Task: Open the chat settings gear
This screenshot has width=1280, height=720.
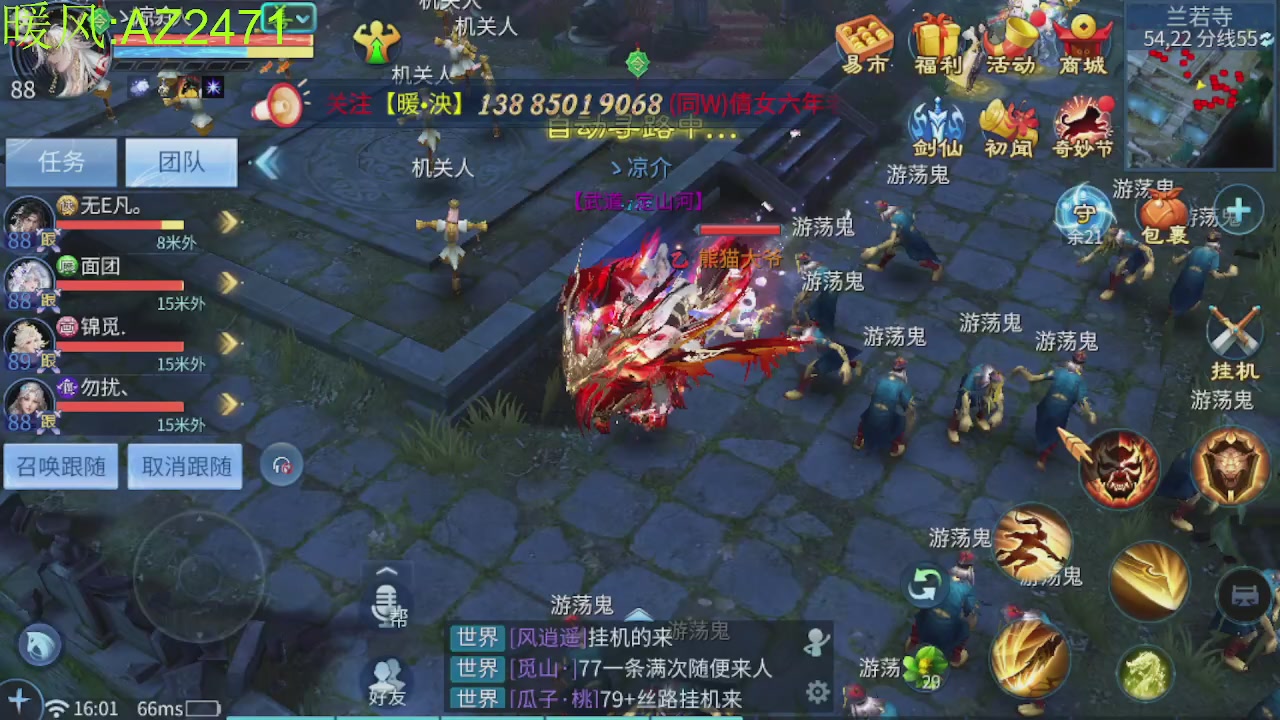Action: 818,690
